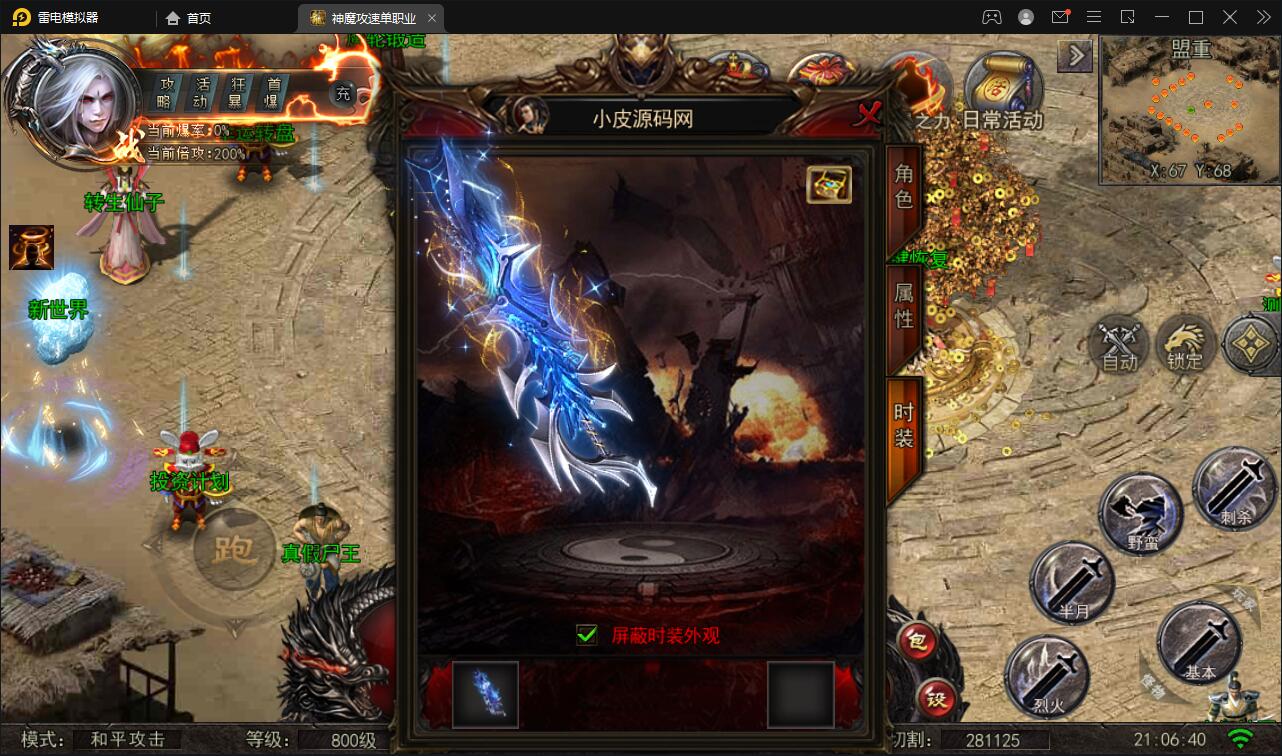Switch to the 角色 (Character) tab
Viewport: 1282px width, 756px height.
(903, 185)
